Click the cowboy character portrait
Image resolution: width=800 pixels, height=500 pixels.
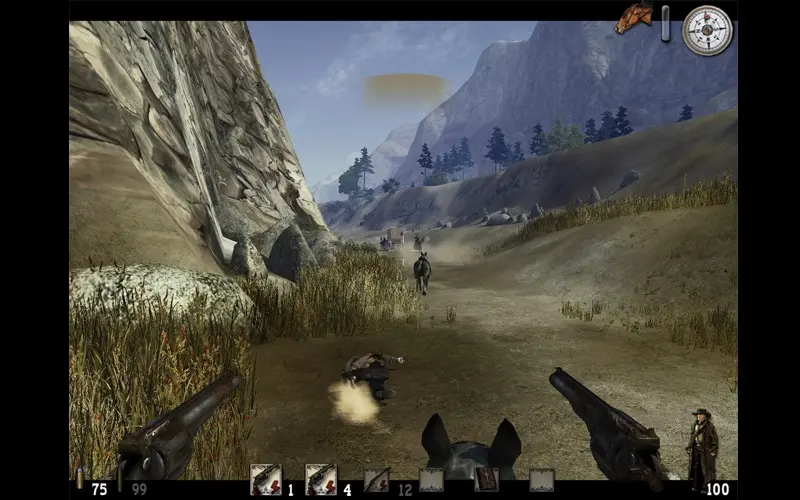coord(701,448)
